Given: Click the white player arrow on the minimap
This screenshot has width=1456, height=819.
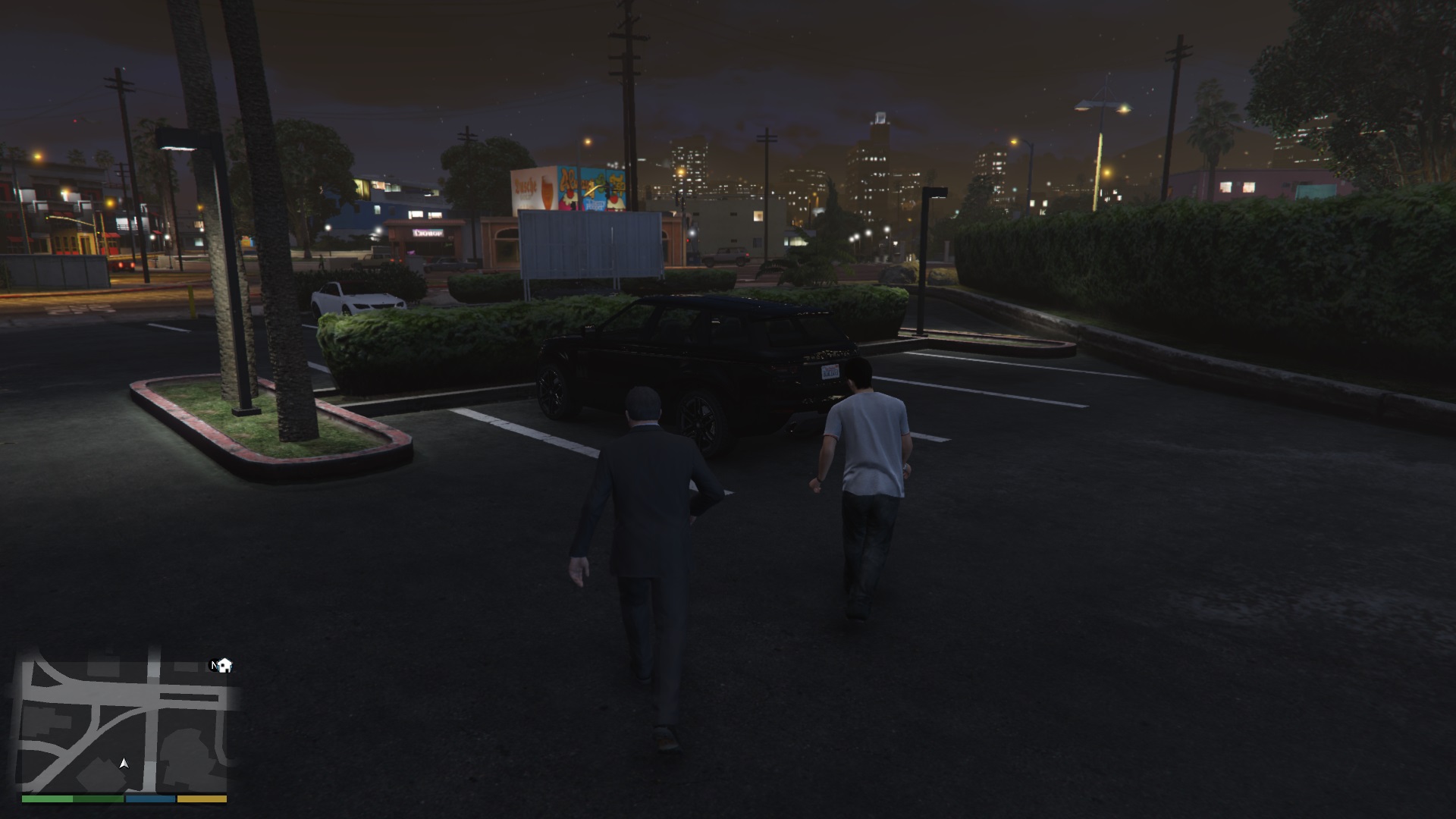Looking at the screenshot, I should tap(124, 764).
